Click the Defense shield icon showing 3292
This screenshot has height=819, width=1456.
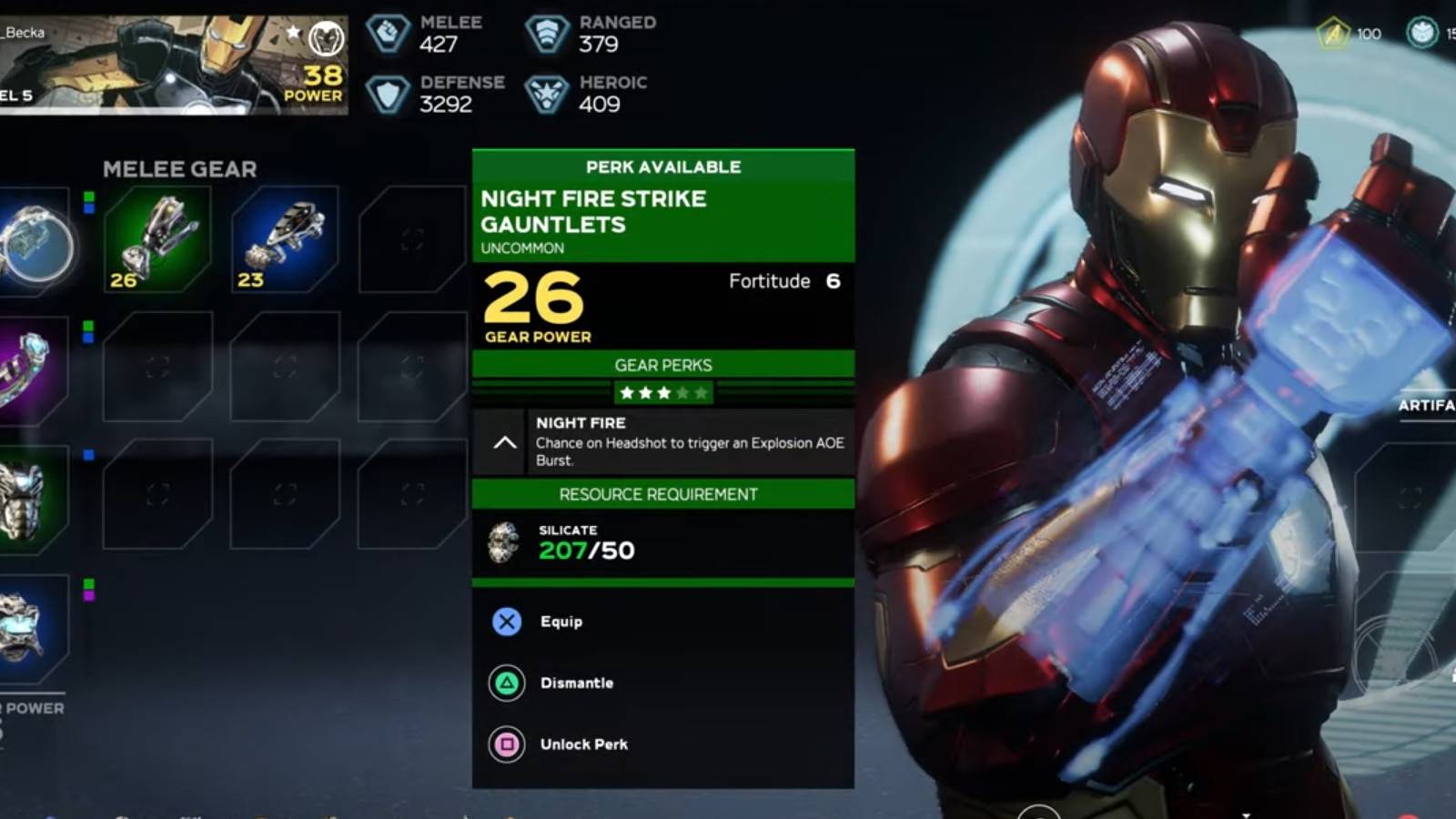[387, 94]
